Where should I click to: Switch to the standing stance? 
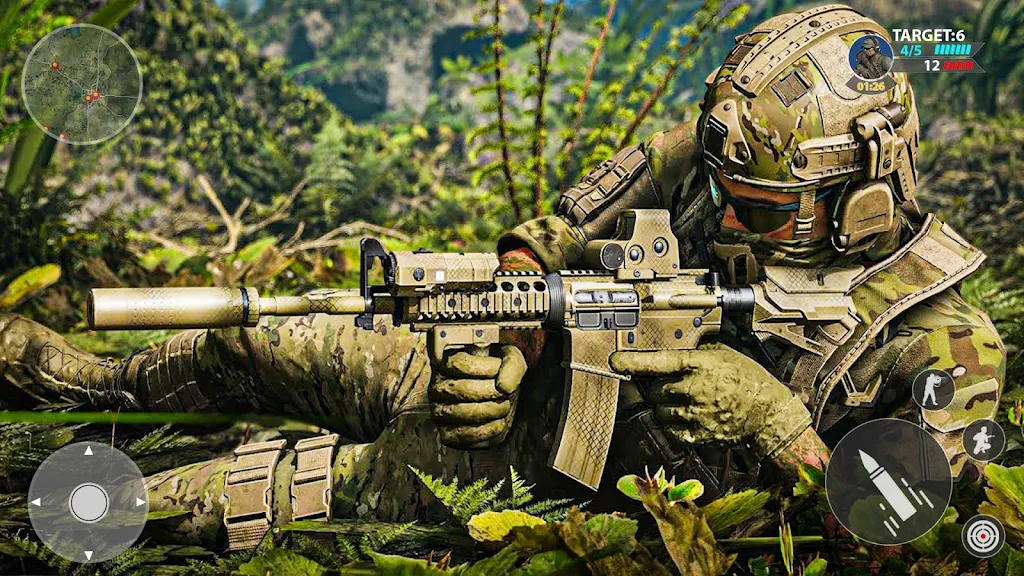click(x=932, y=389)
